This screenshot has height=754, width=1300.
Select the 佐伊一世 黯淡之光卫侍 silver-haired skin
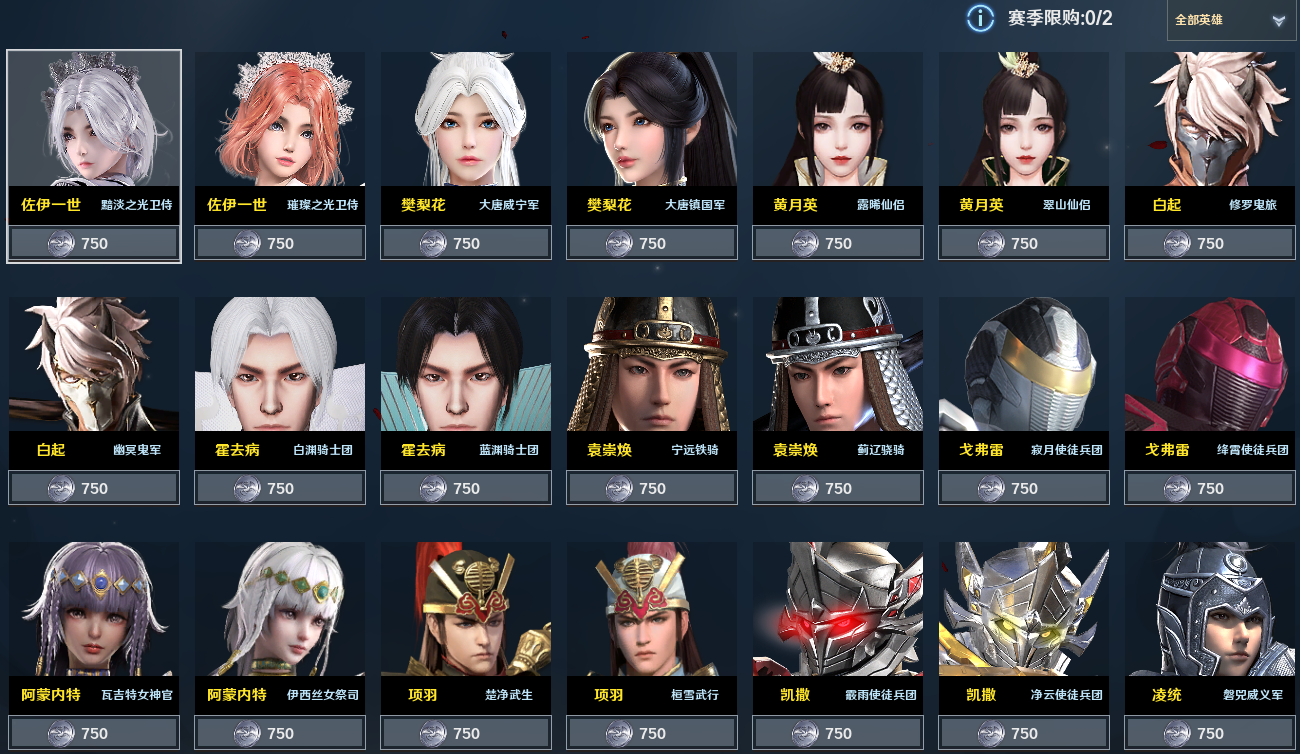tap(94, 120)
